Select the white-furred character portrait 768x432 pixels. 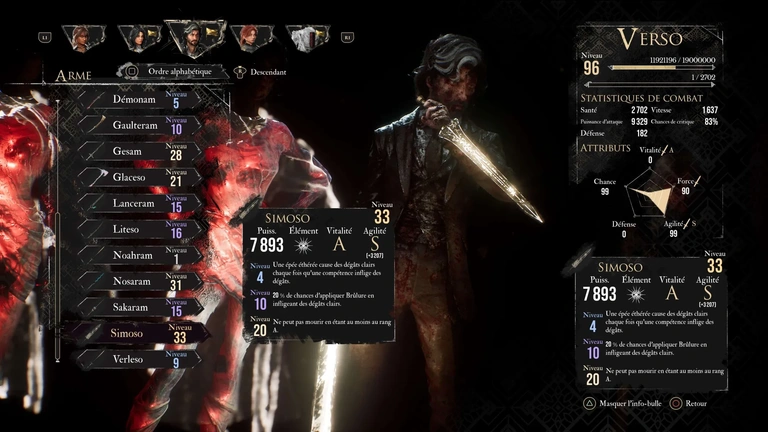point(307,38)
